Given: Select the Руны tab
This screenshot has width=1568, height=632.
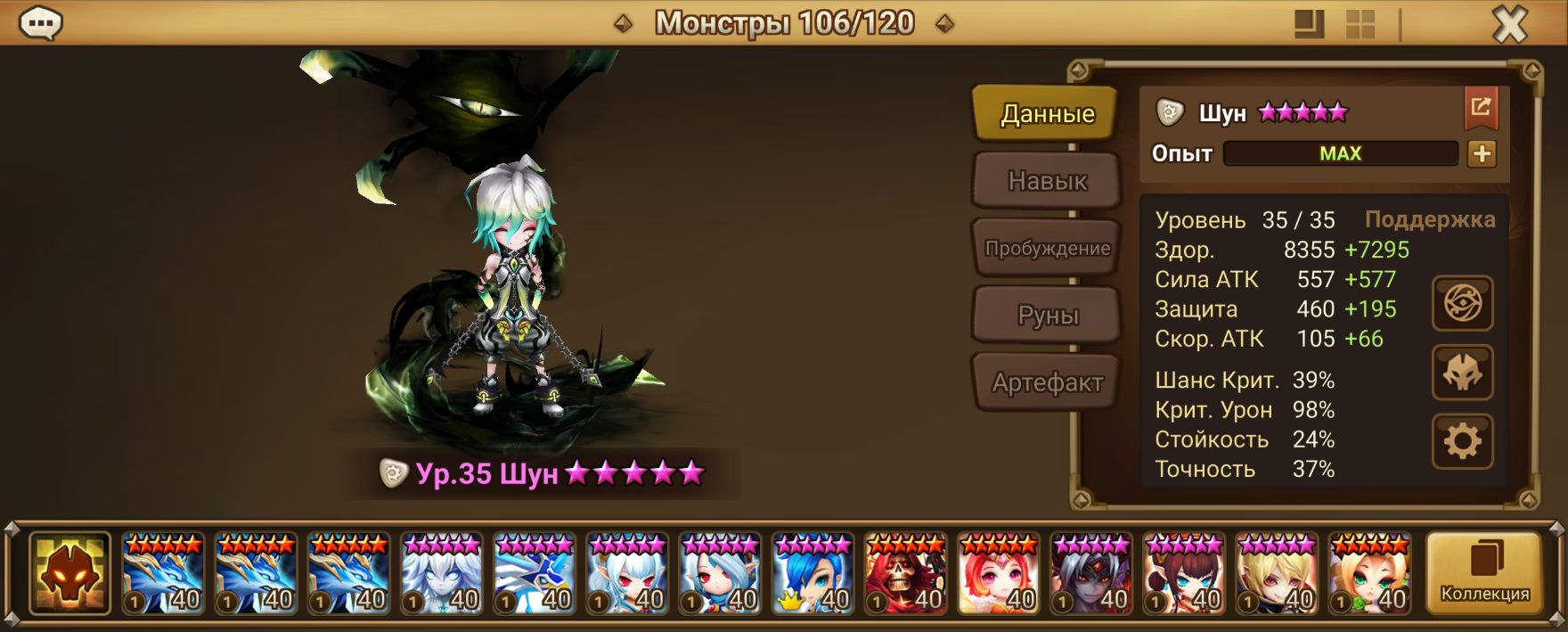Looking at the screenshot, I should click(x=1047, y=316).
